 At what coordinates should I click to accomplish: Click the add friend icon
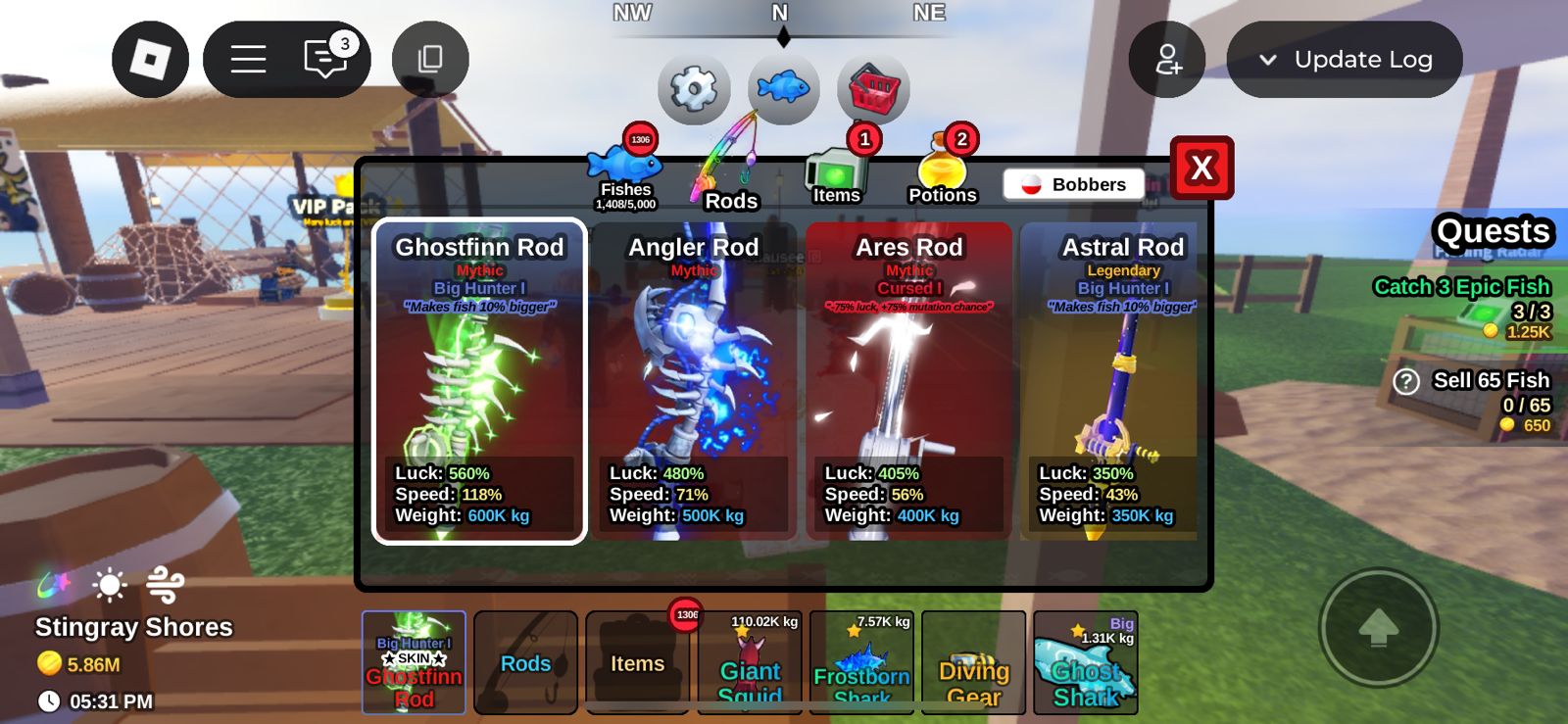pos(1166,59)
